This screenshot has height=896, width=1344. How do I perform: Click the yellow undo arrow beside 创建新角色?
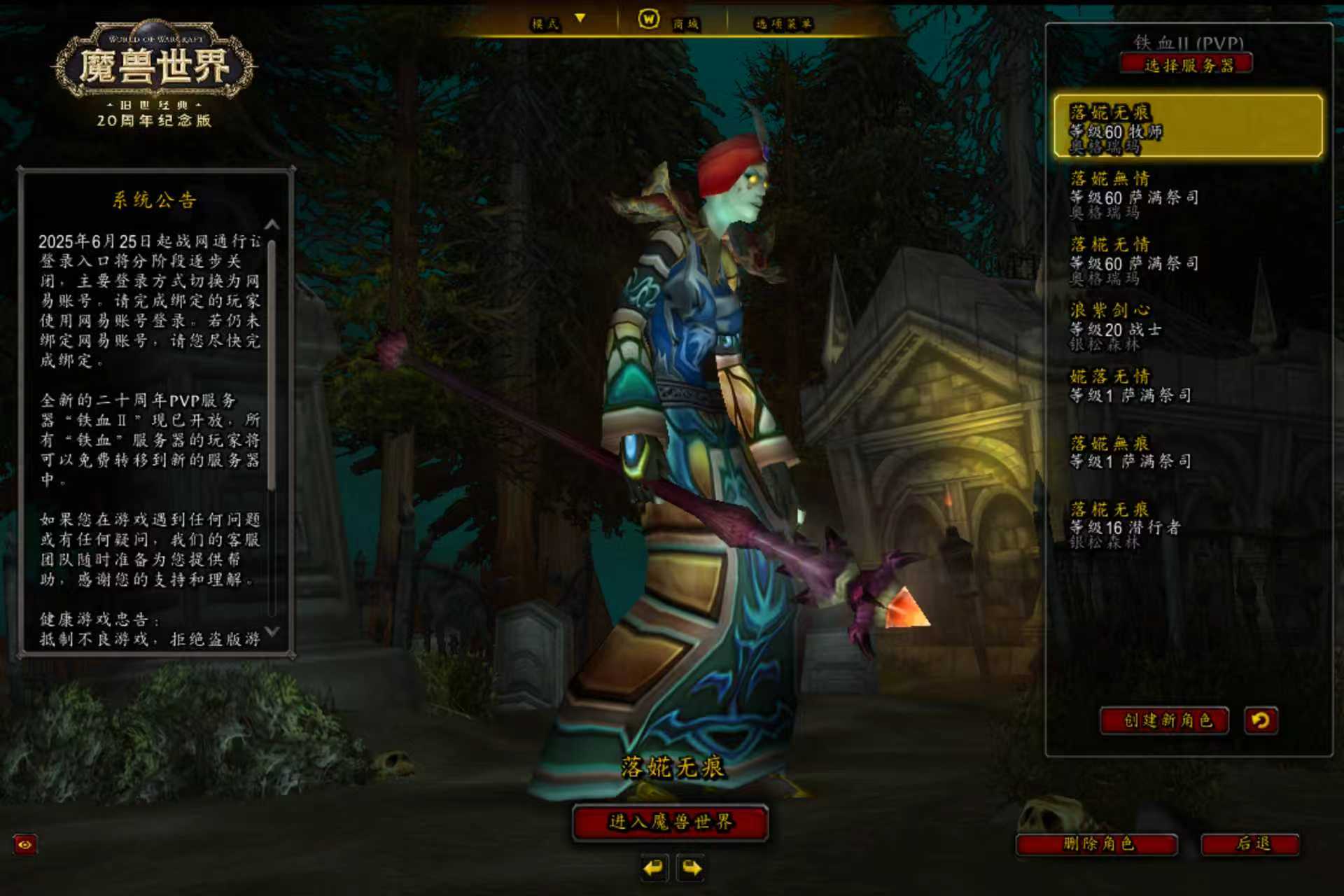[1261, 720]
